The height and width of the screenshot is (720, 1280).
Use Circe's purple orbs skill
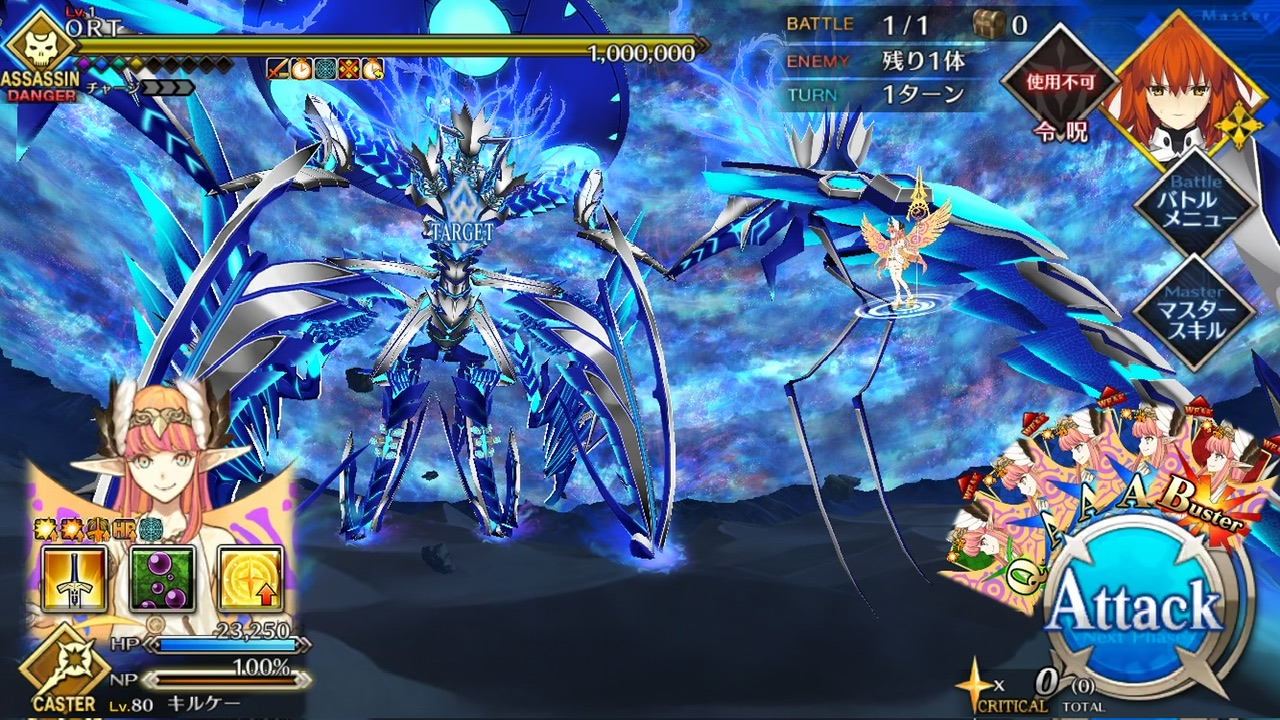click(162, 579)
